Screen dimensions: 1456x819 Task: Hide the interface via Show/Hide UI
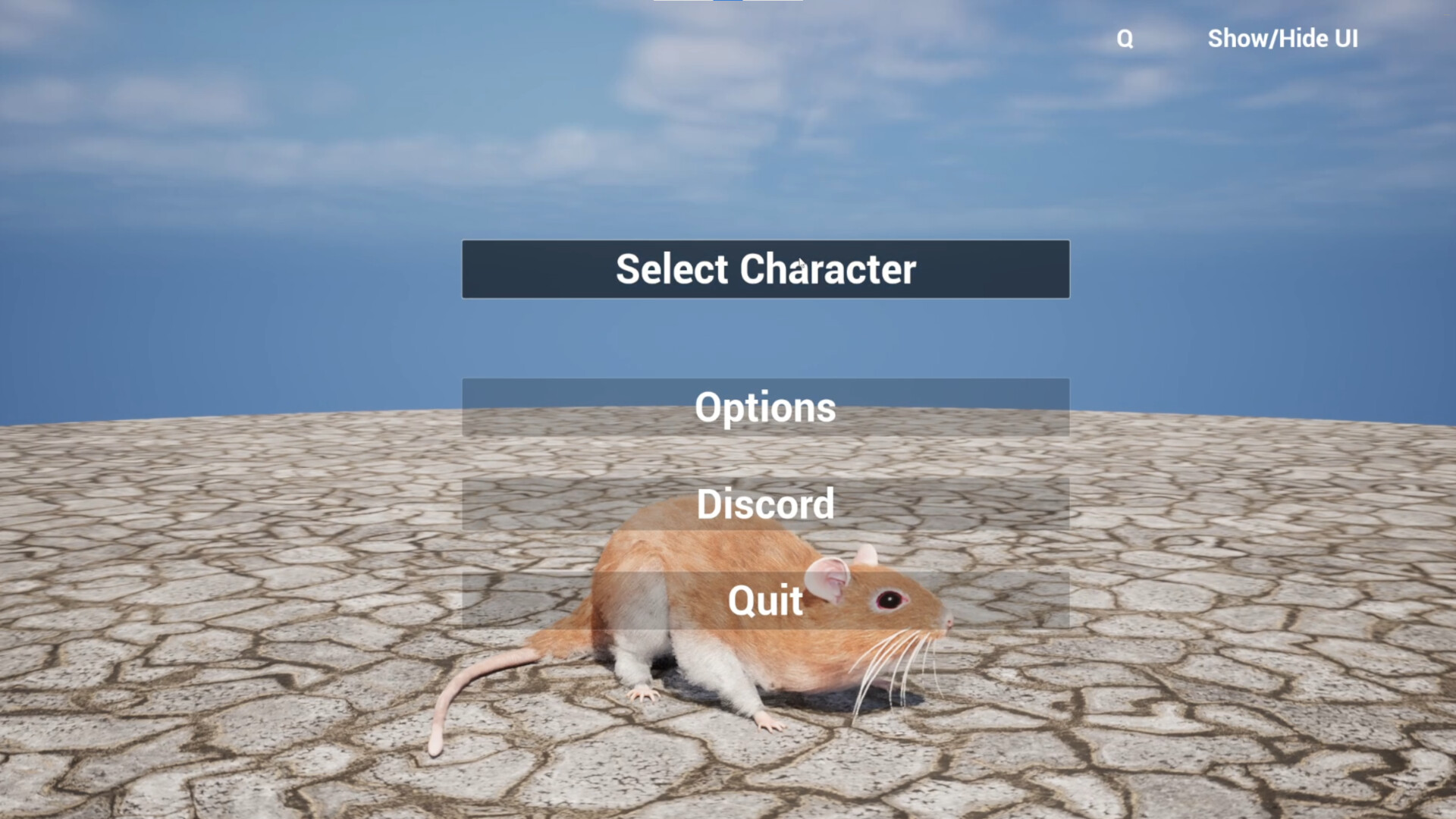point(1283,39)
